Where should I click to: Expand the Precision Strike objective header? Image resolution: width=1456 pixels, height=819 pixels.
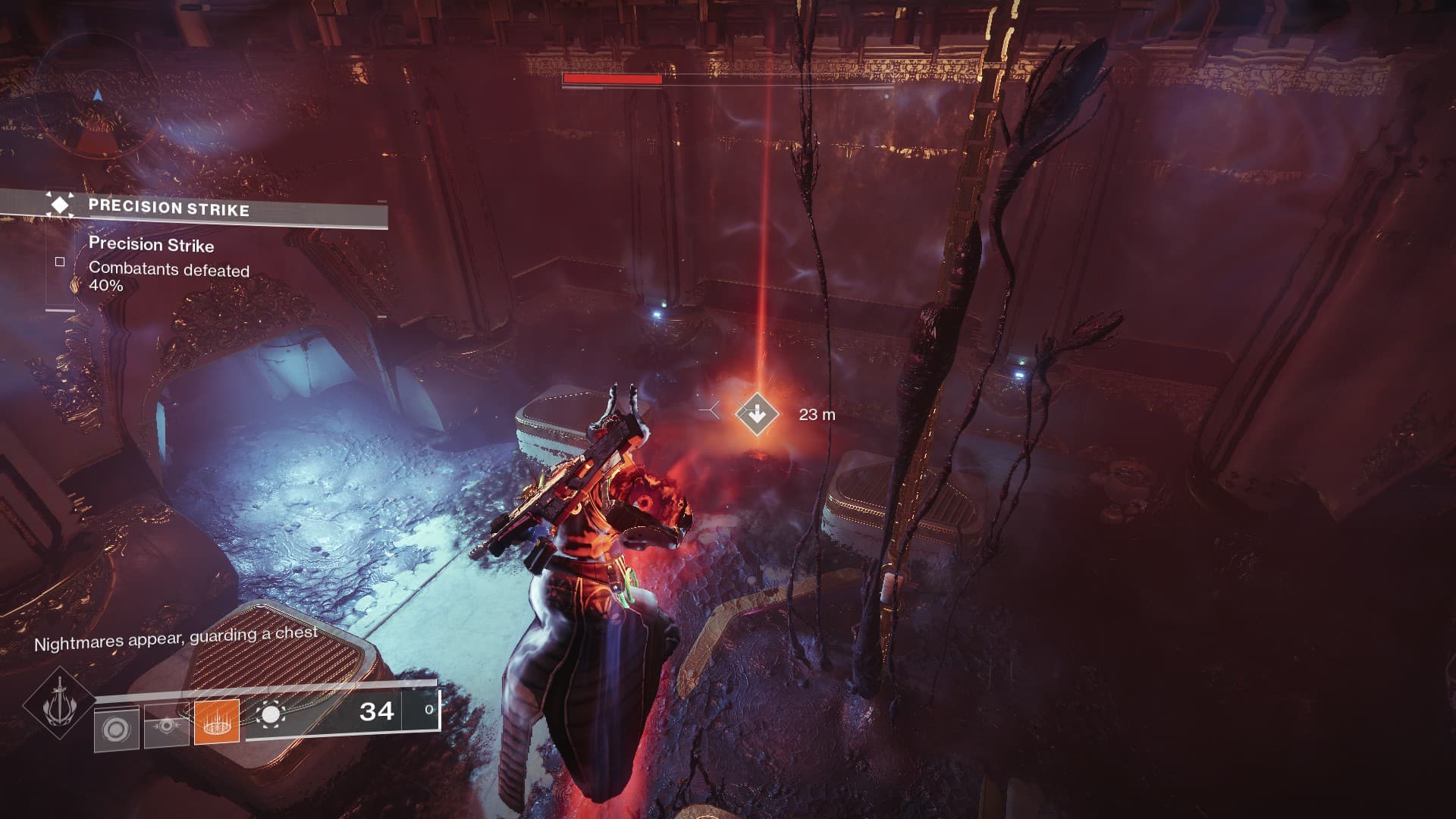click(x=168, y=208)
